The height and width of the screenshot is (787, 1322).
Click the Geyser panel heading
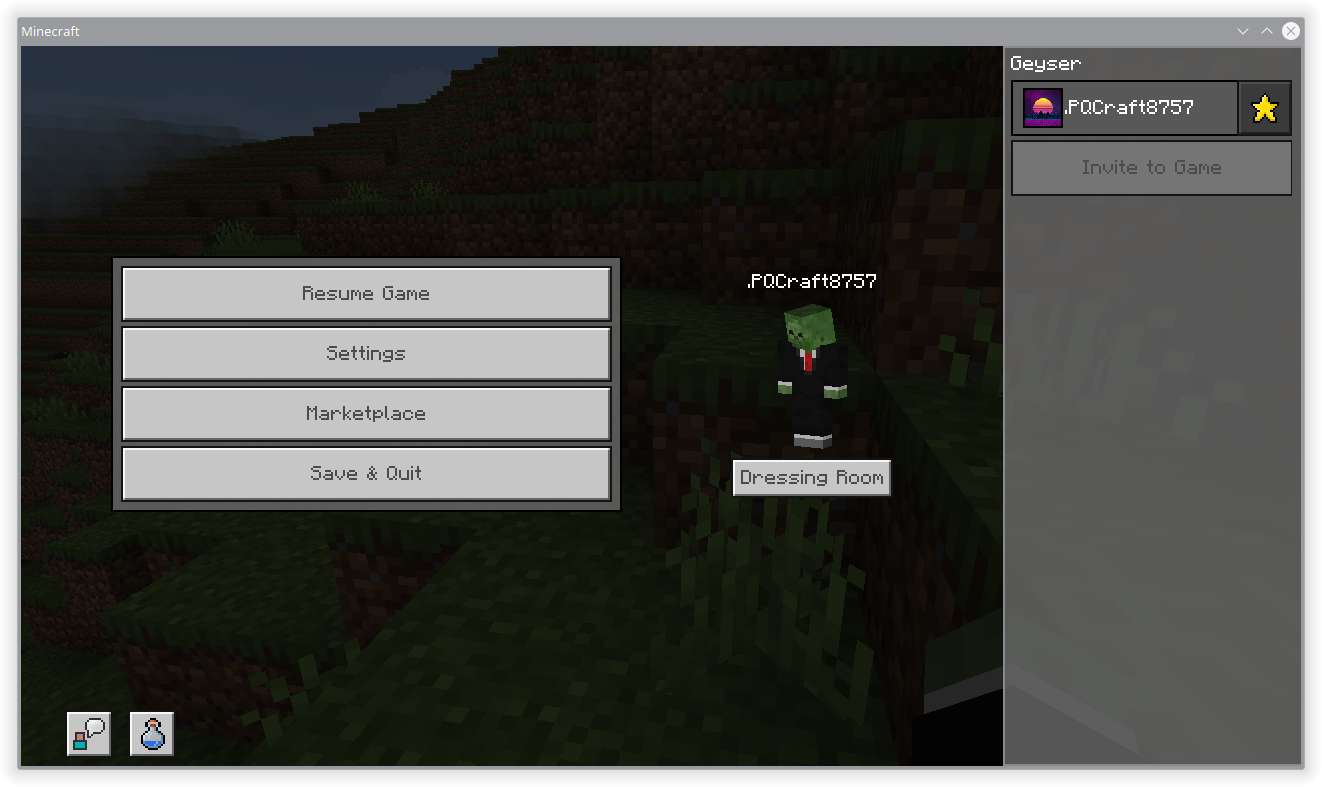[x=1045, y=63]
